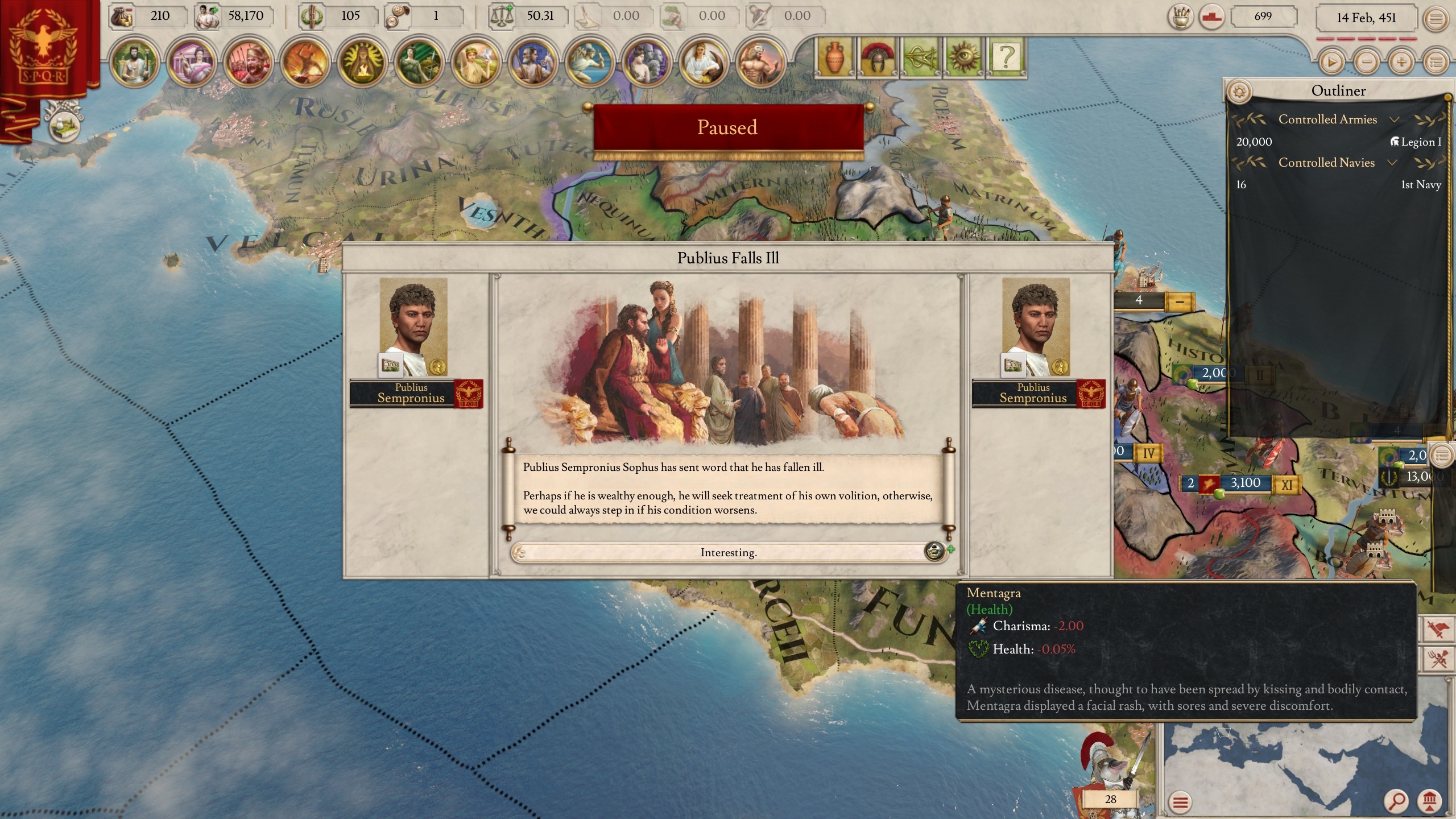The width and height of the screenshot is (1456, 819).
Task: Click the question mark alert icon
Action: click(1006, 57)
